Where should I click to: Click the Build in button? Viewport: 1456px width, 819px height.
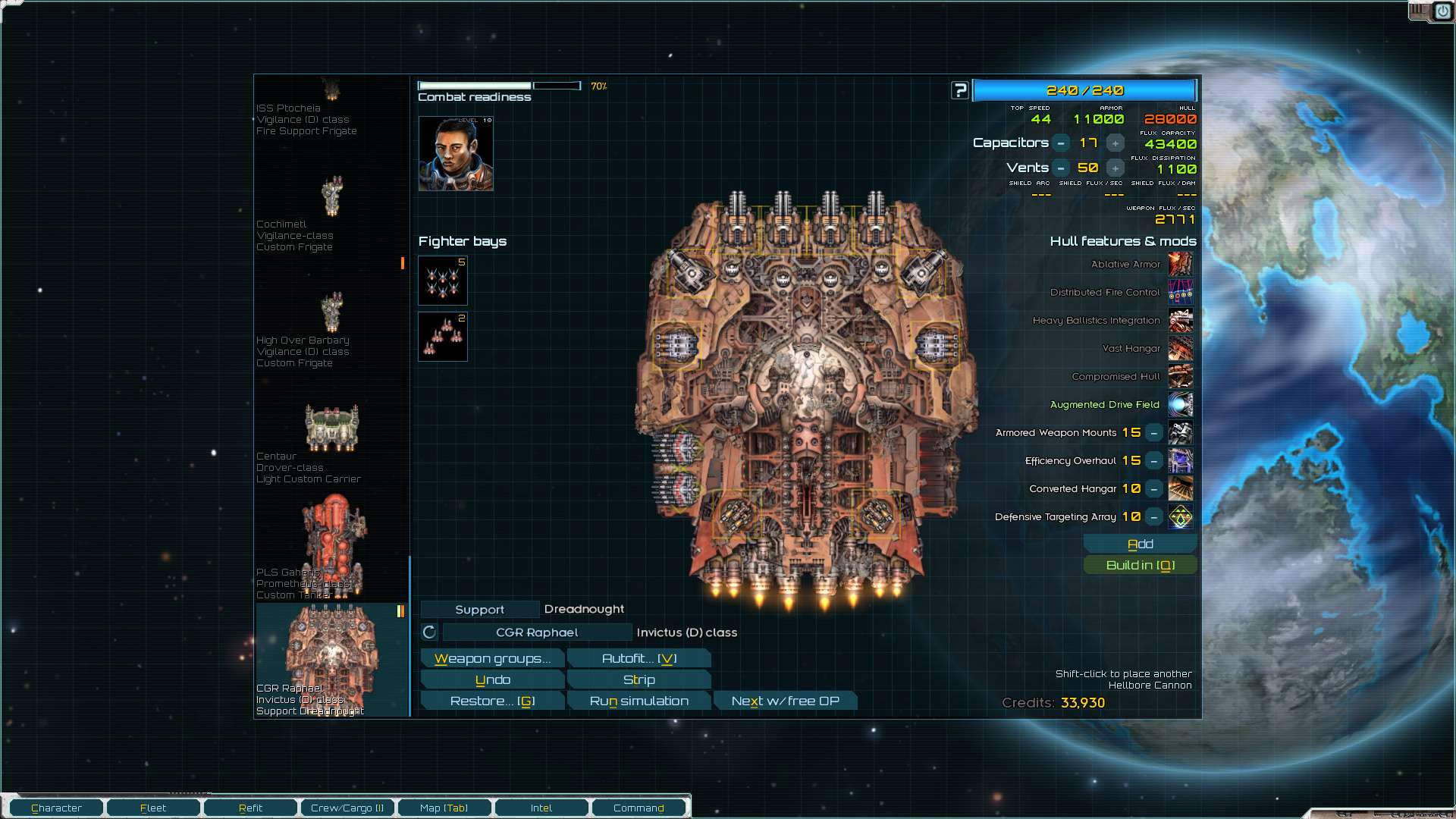click(x=1140, y=566)
